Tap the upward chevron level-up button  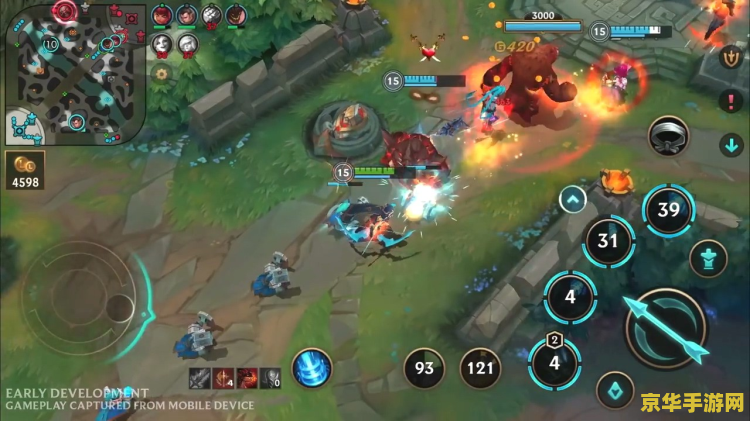click(573, 199)
